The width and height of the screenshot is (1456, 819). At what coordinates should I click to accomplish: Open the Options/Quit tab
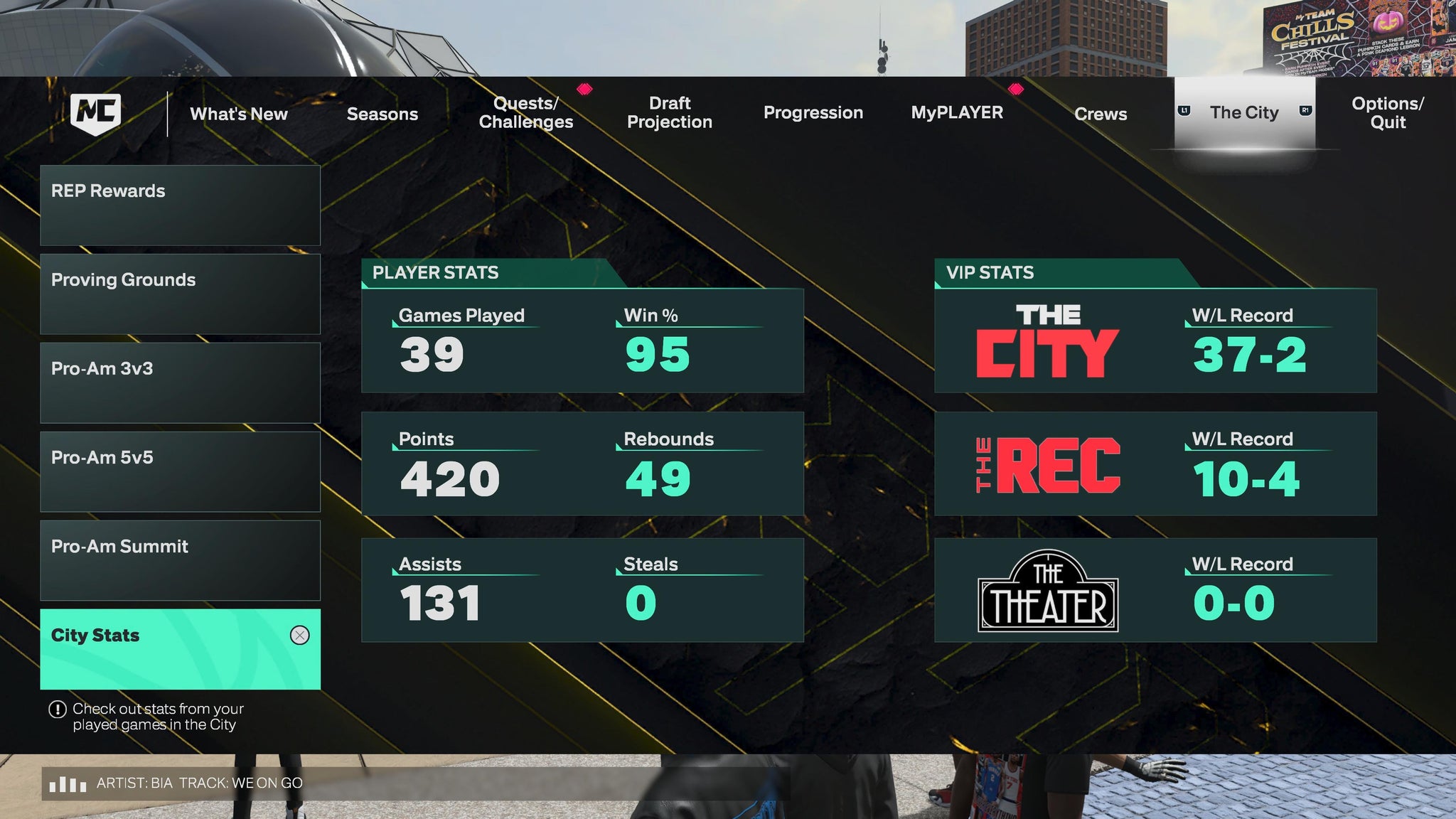[1387, 113]
